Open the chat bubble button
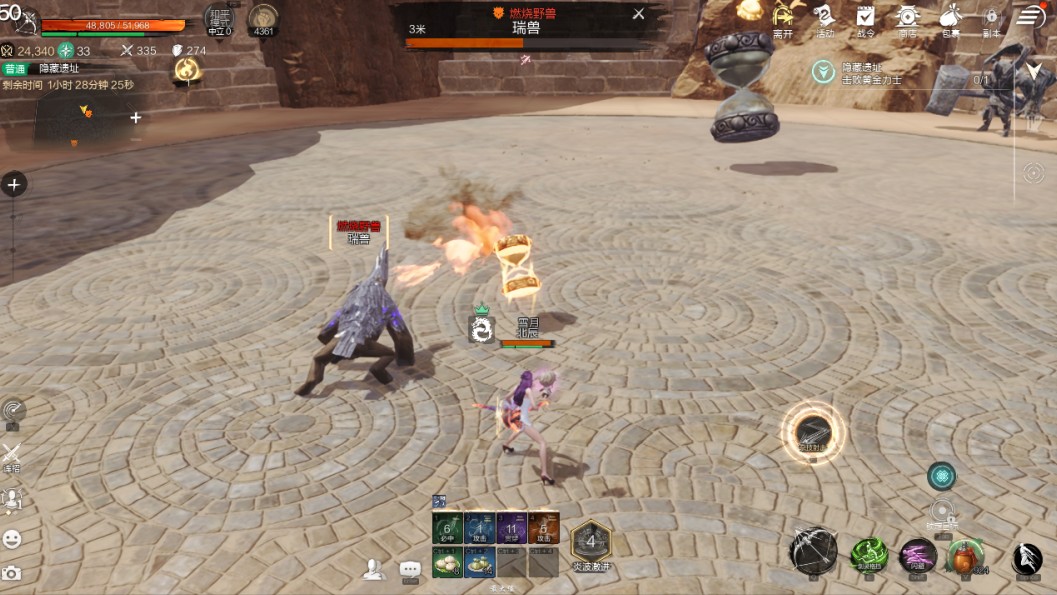The image size is (1057, 595). [x=410, y=569]
